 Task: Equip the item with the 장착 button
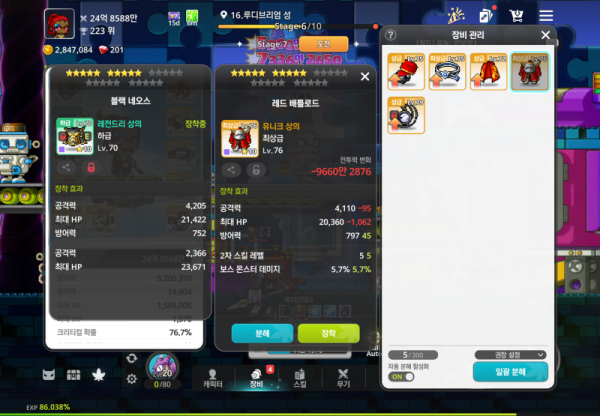(x=328, y=332)
